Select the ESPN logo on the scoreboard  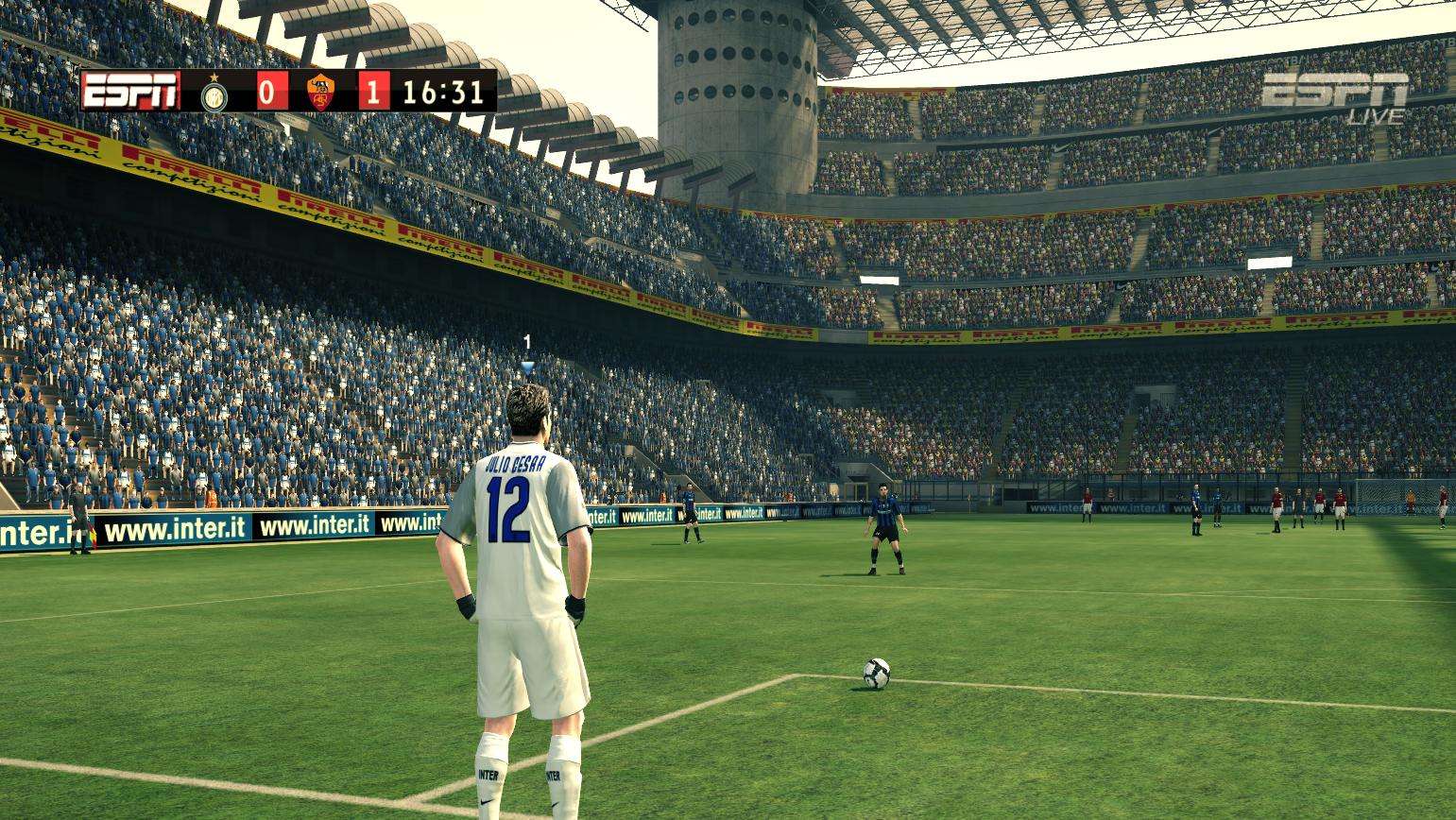(130, 92)
